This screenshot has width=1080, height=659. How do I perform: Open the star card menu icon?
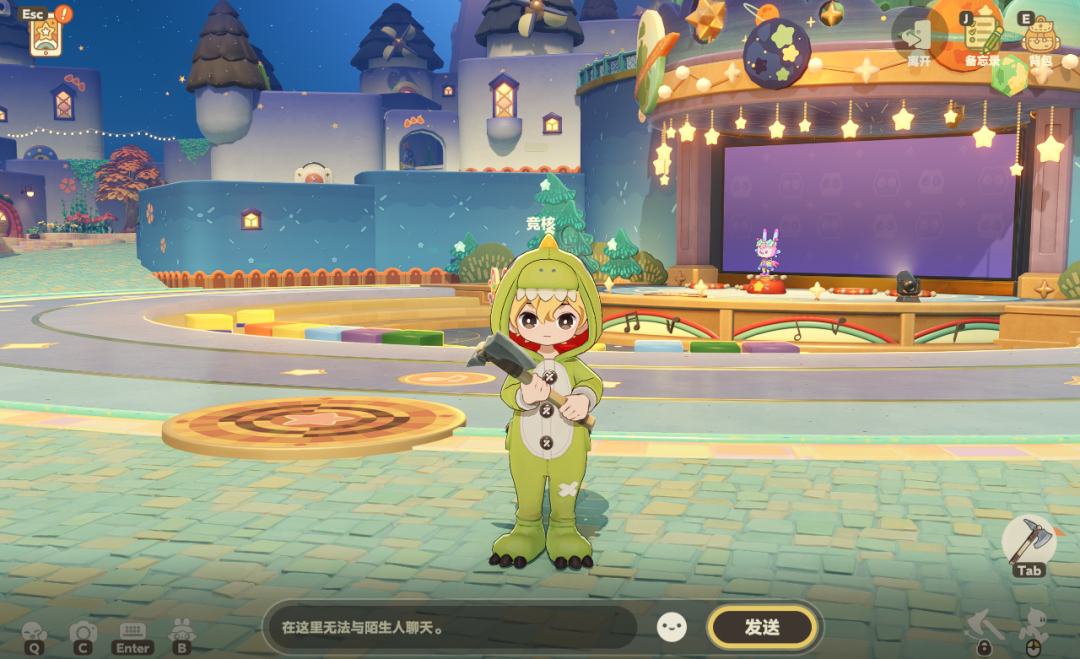coord(46,36)
